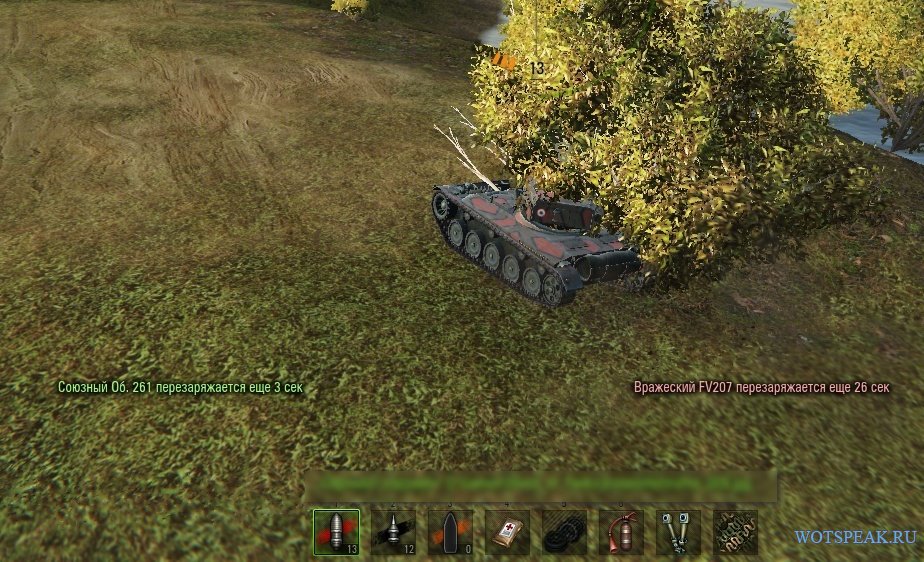Image resolution: width=924 pixels, height=562 pixels.
Task: Select the binocular telescope equipment slot
Action: click(x=678, y=531)
